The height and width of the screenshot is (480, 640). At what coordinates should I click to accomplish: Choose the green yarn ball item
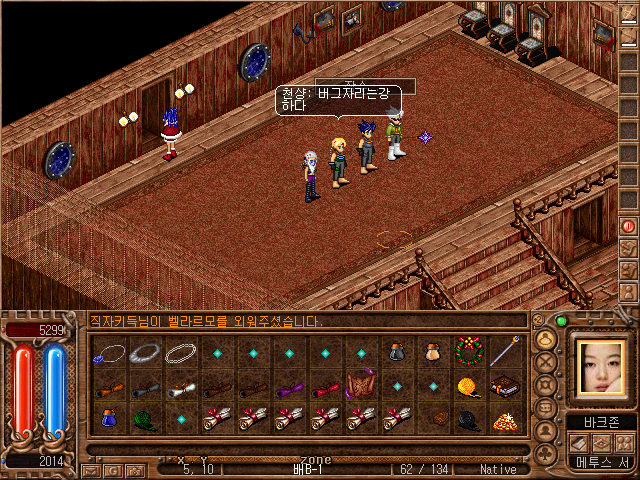pos(145,419)
